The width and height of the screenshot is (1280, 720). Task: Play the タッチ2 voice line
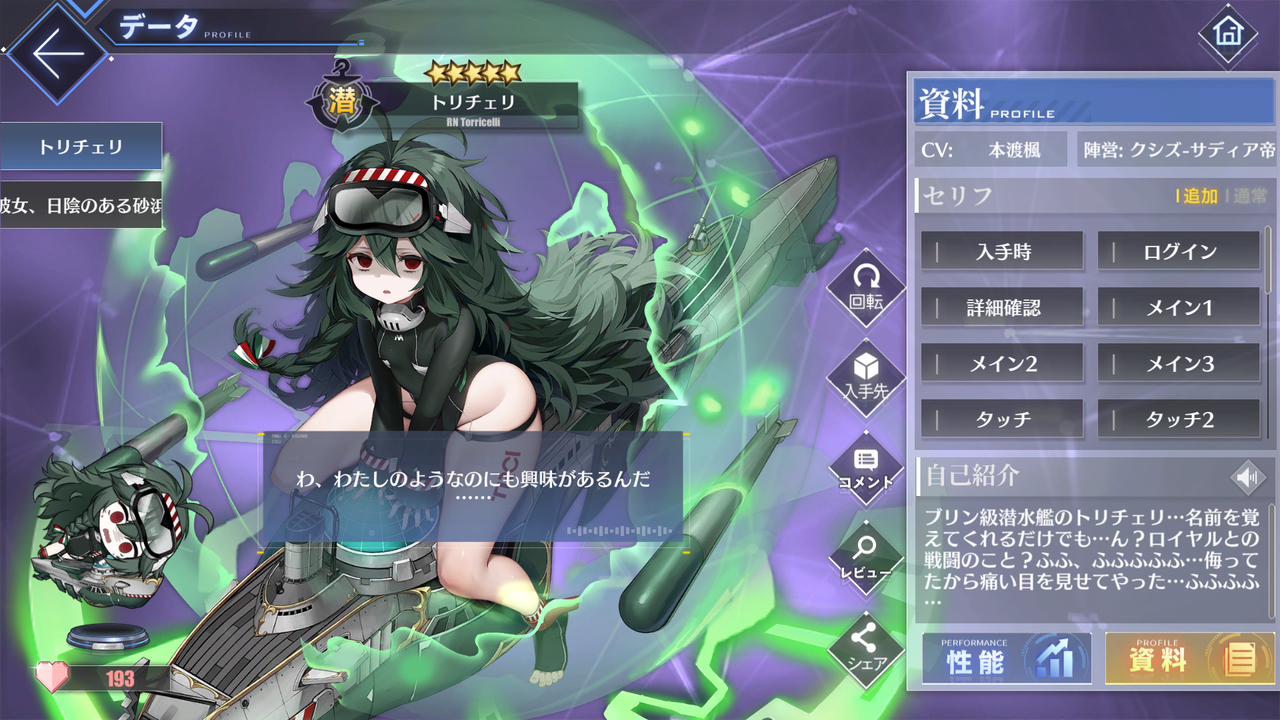1178,419
